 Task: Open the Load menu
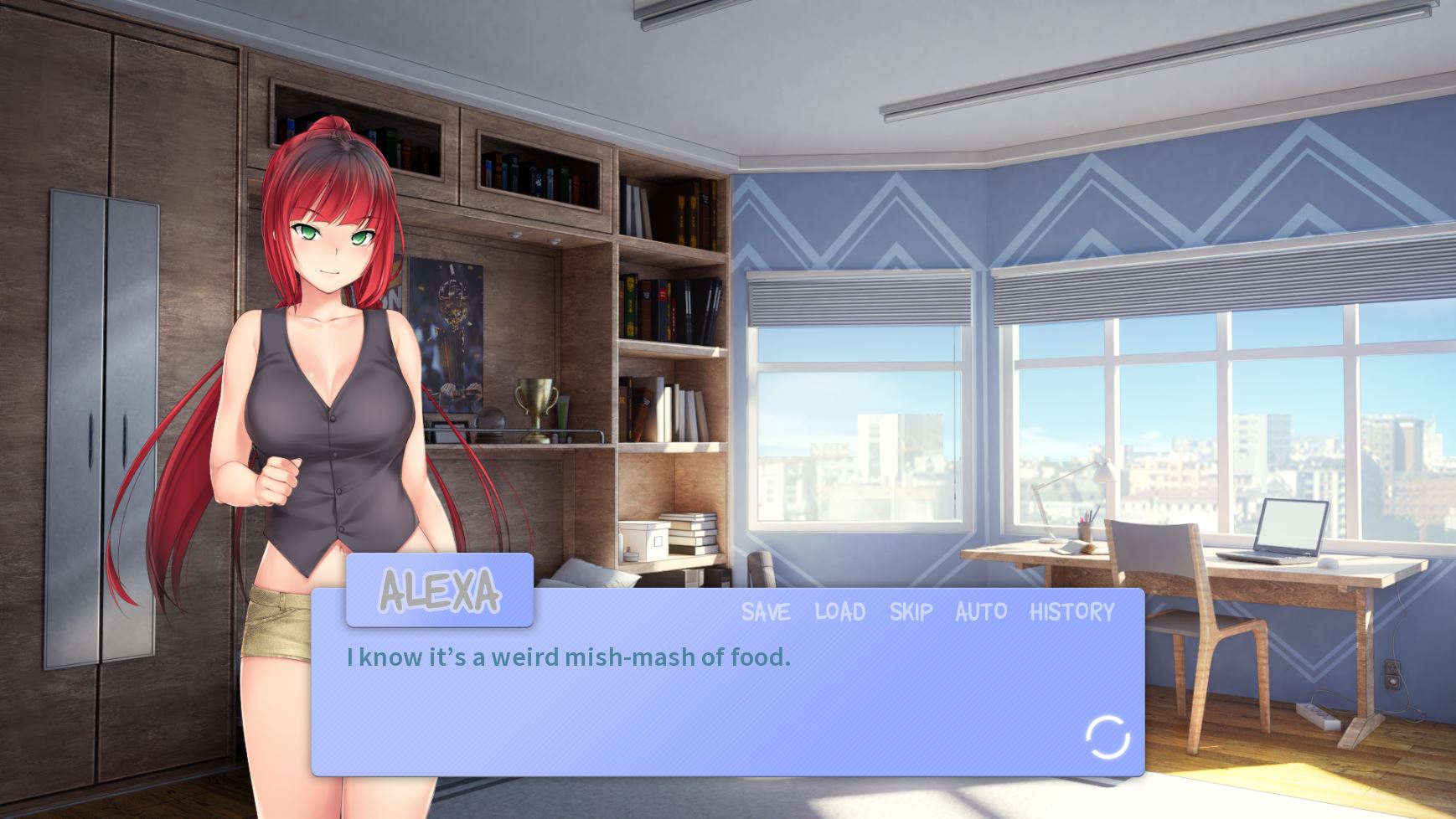pyautogui.click(x=840, y=612)
